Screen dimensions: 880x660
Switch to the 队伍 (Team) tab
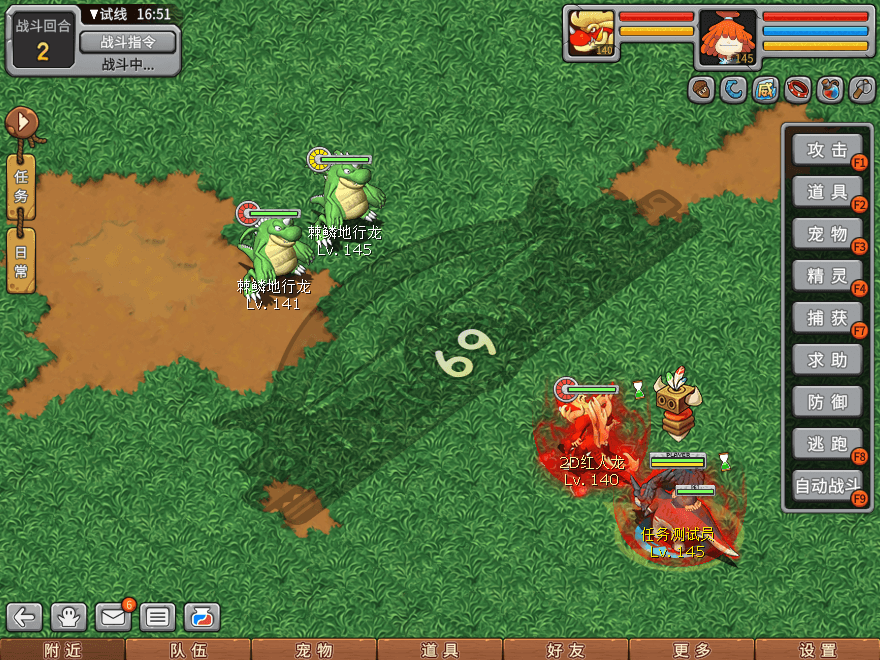(188, 650)
